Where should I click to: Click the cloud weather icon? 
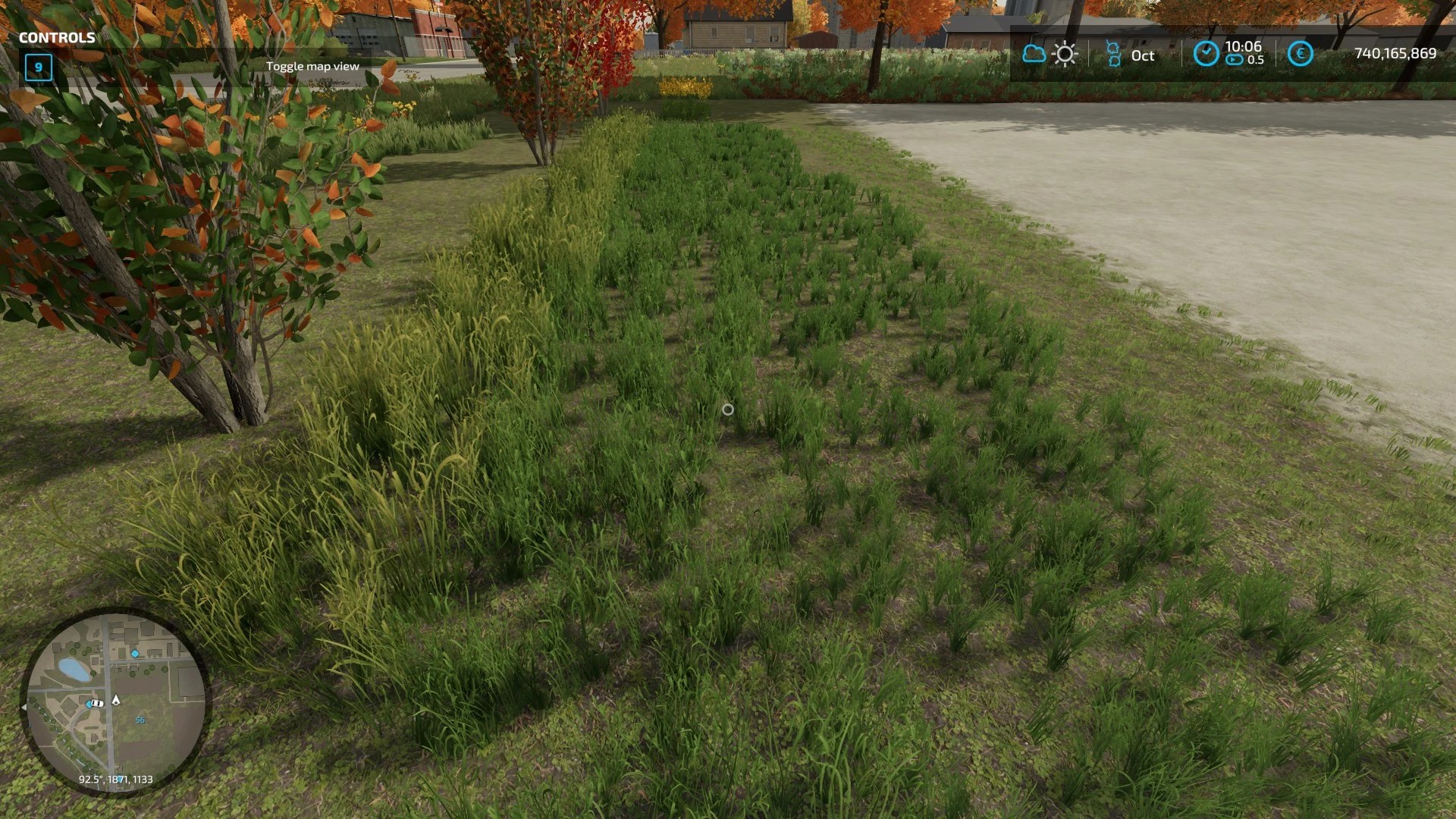1034,54
